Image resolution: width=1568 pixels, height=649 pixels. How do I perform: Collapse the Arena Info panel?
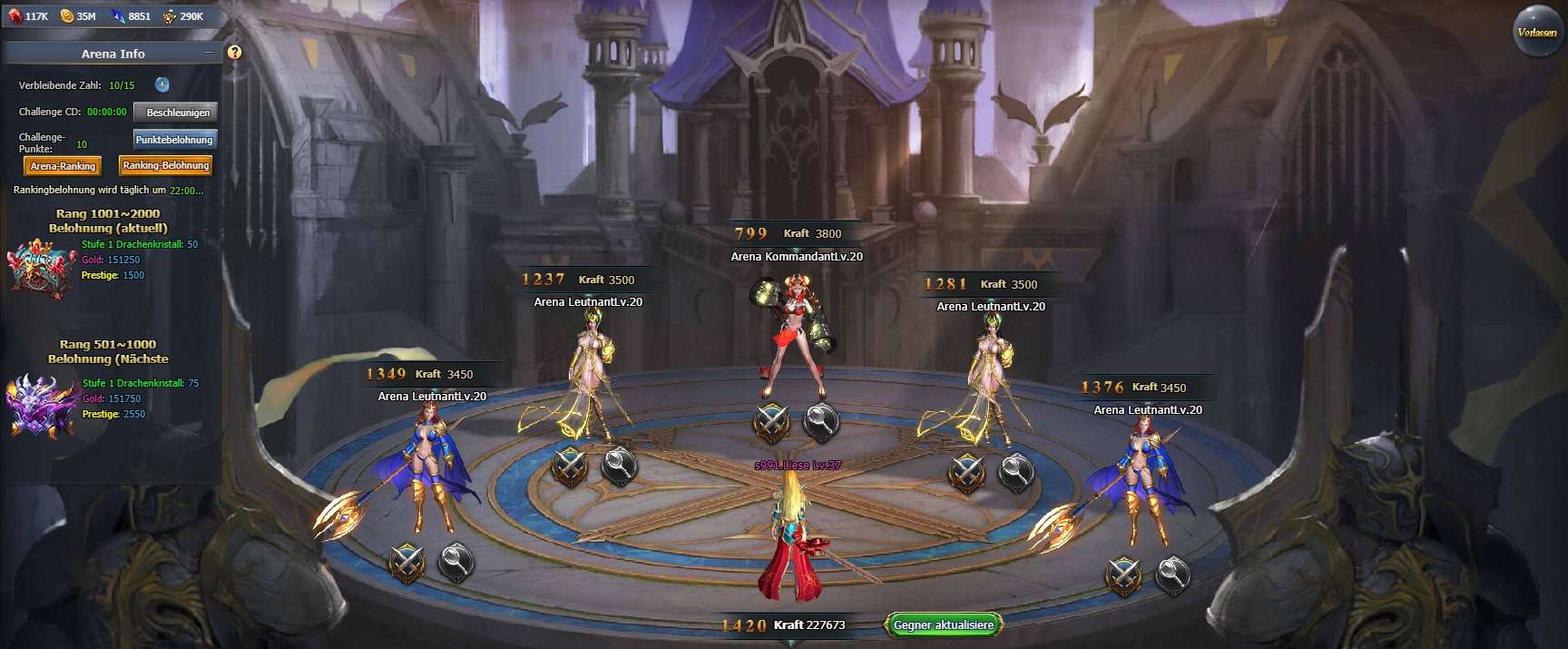pyautogui.click(x=209, y=53)
